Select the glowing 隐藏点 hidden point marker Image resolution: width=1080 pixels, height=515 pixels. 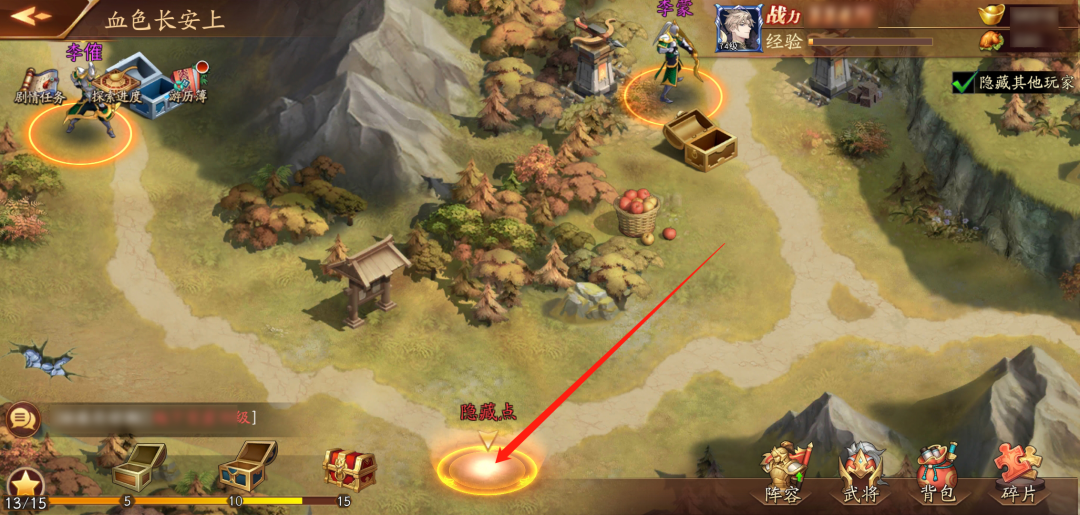[x=487, y=467]
